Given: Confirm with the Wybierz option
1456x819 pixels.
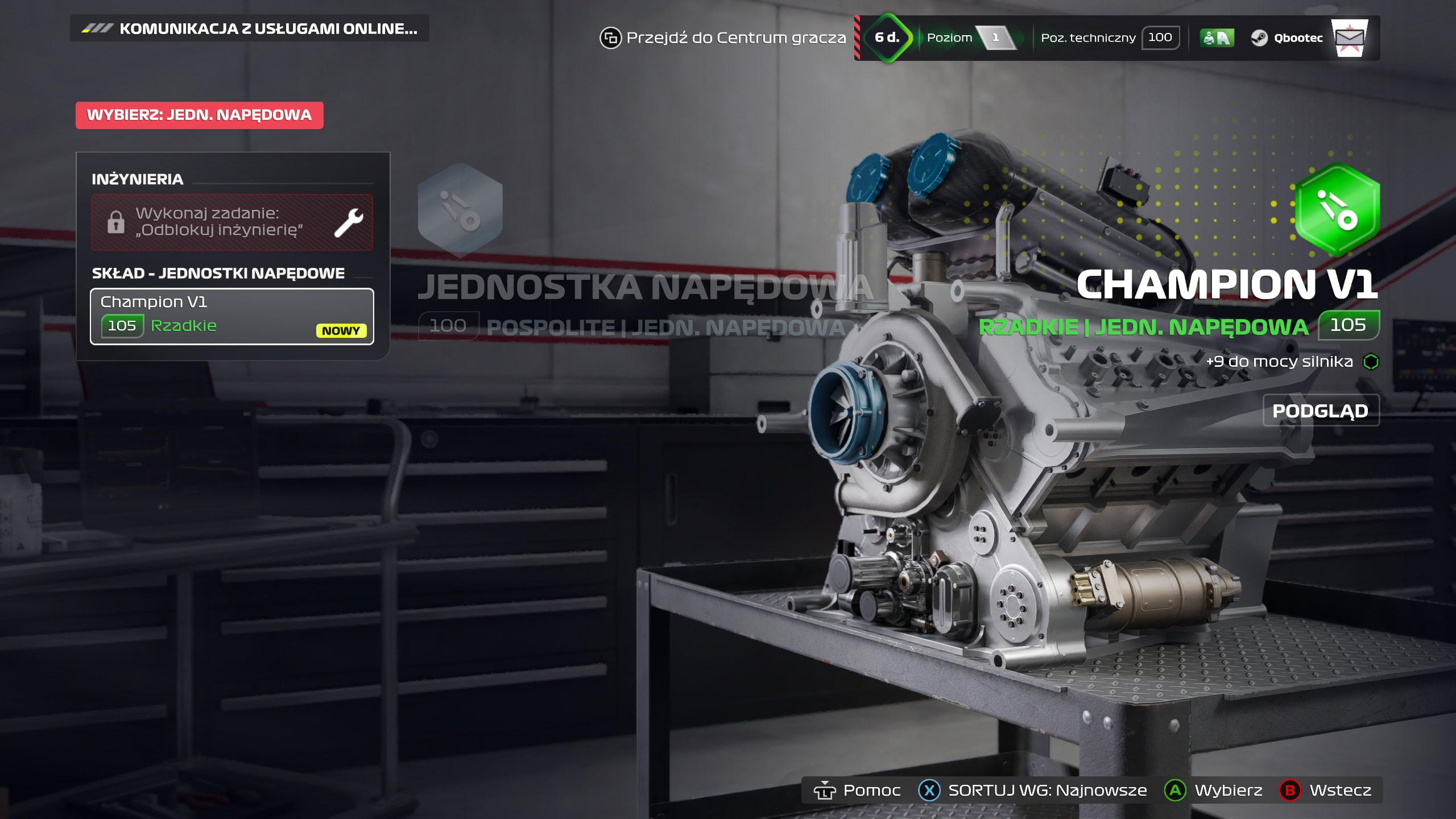Looking at the screenshot, I should [1214, 790].
